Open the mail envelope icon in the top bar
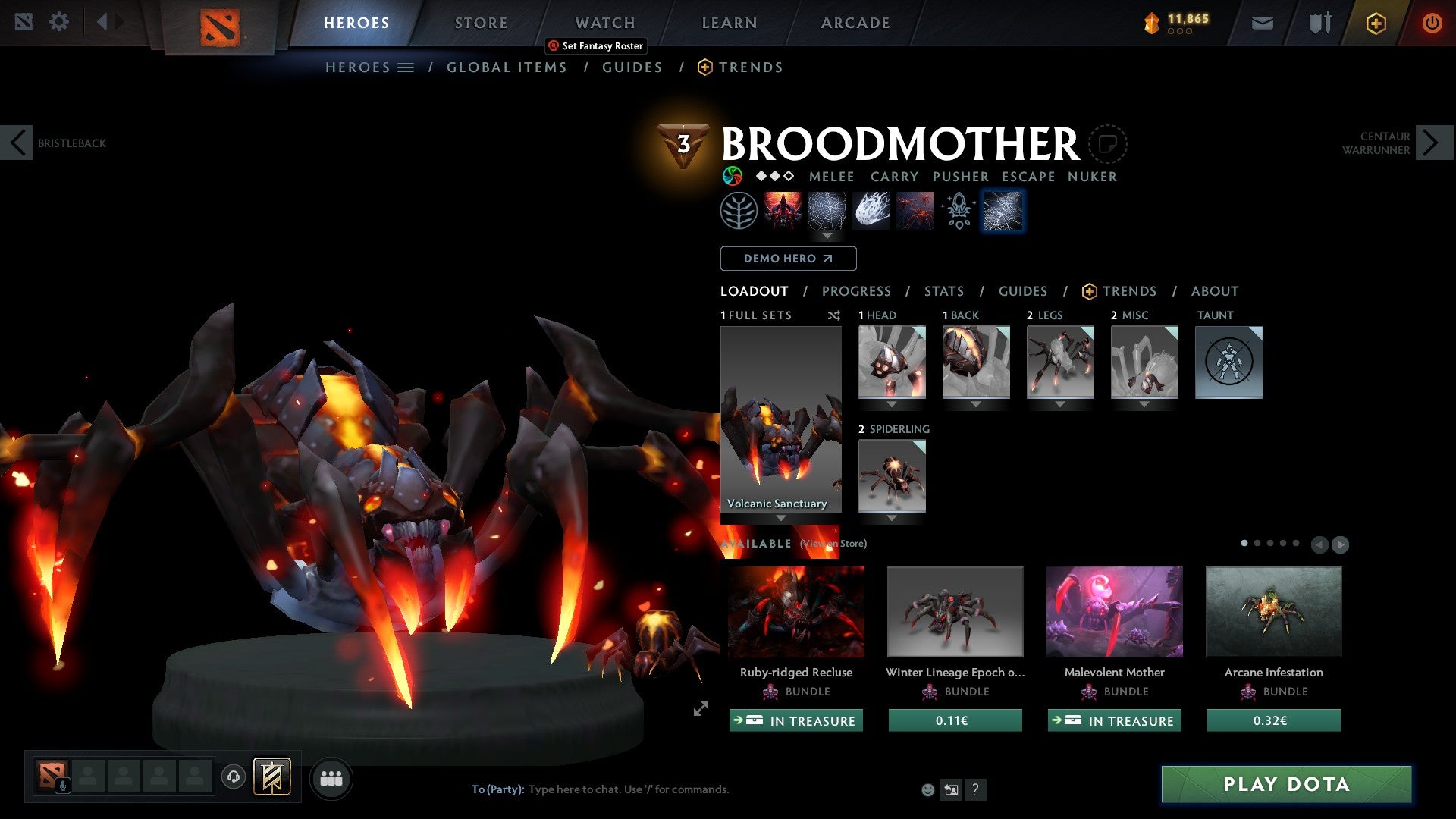The height and width of the screenshot is (819, 1456). 1263,22
